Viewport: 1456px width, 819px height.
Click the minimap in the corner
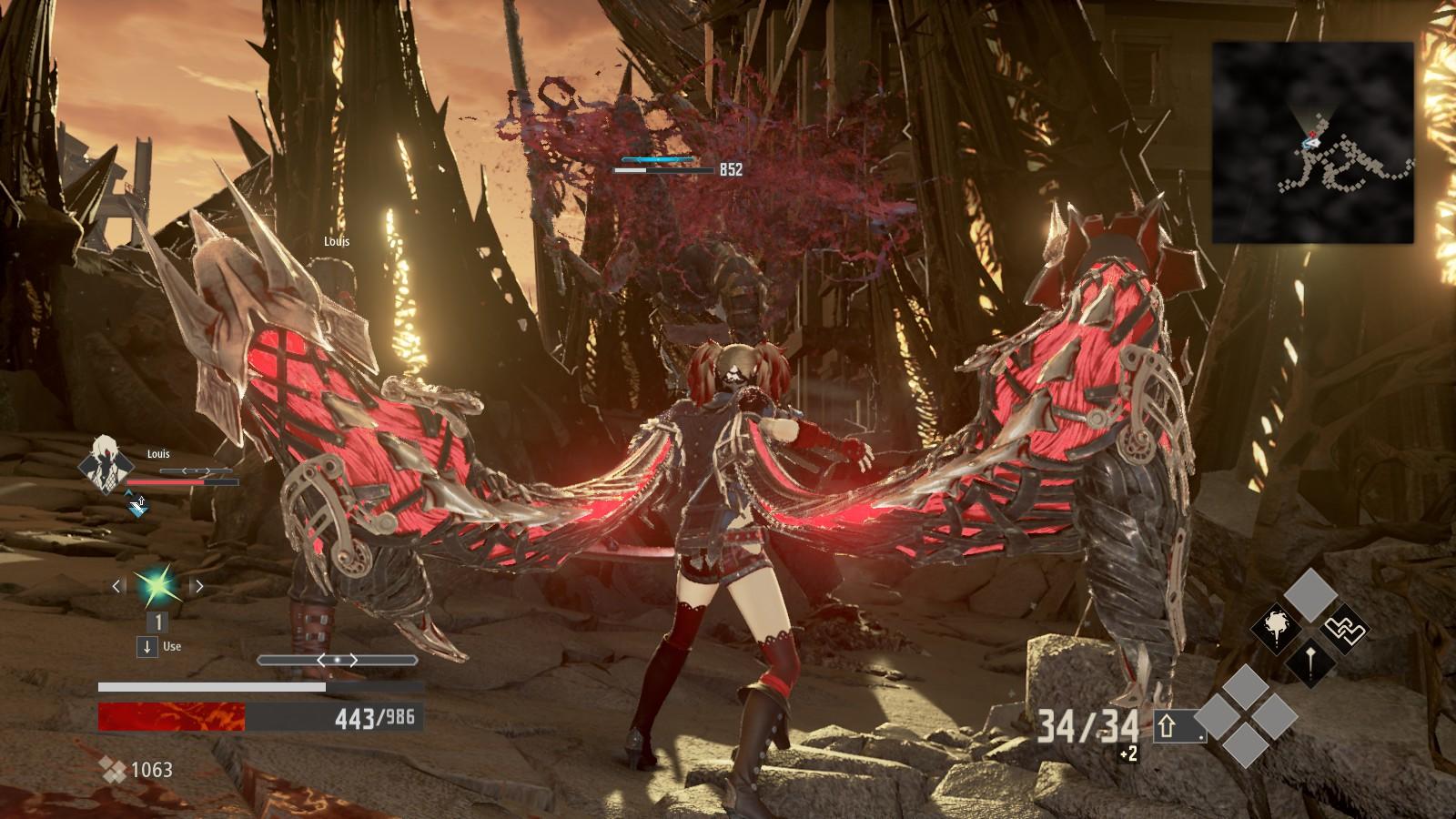coord(1312,142)
